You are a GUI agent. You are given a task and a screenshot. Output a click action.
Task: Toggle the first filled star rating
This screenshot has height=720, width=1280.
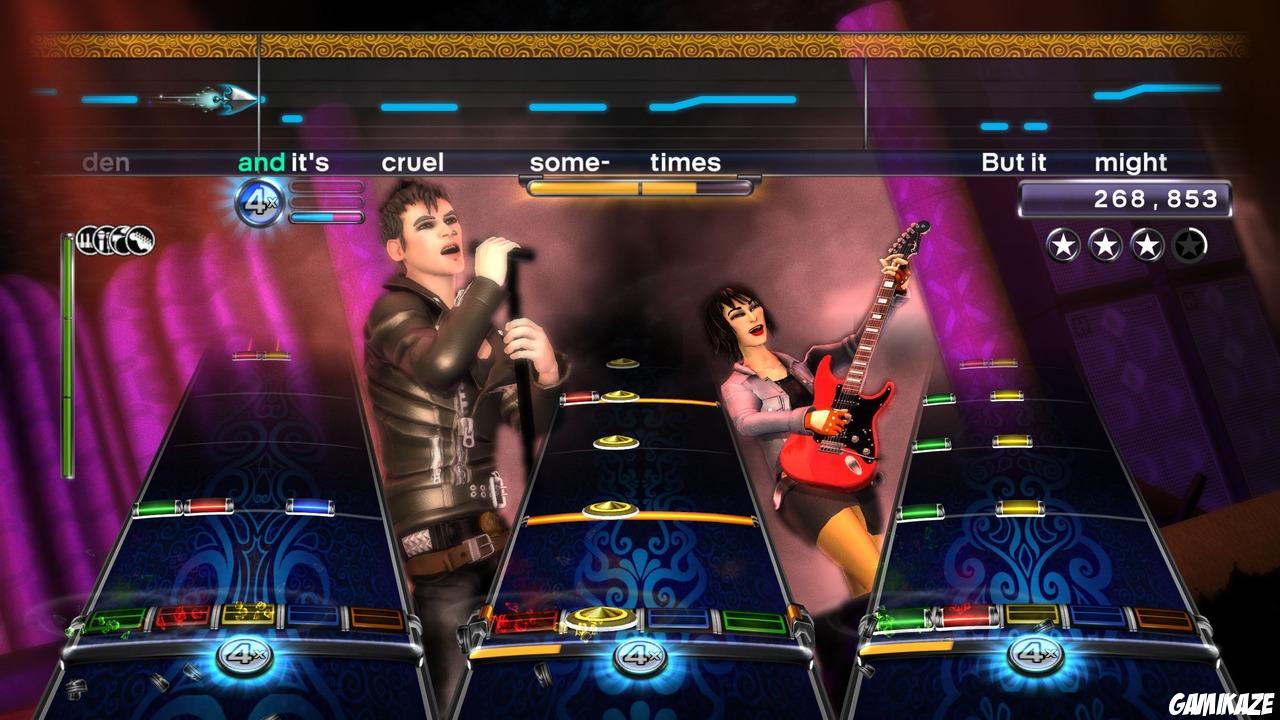pyautogui.click(x=1063, y=244)
